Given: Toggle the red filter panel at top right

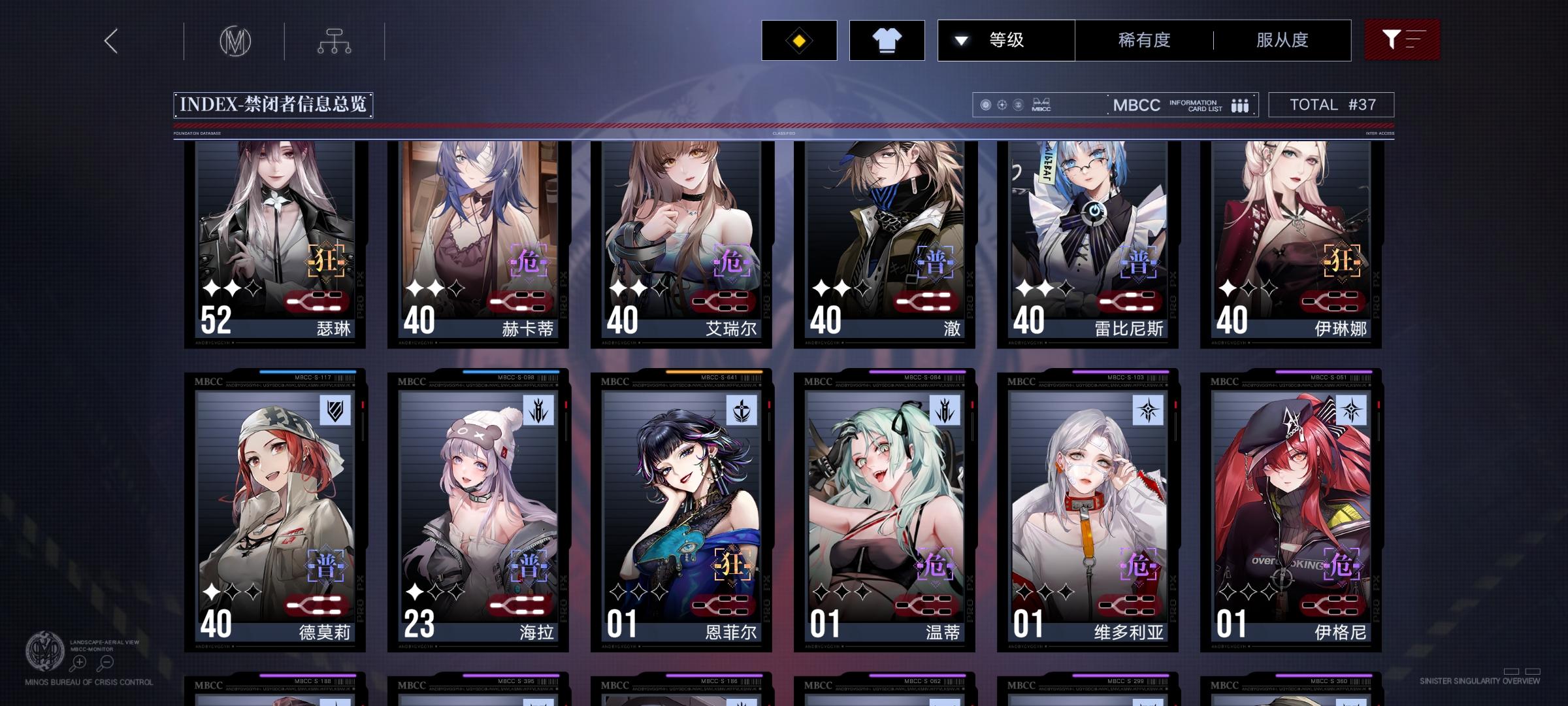Looking at the screenshot, I should pyautogui.click(x=1402, y=40).
